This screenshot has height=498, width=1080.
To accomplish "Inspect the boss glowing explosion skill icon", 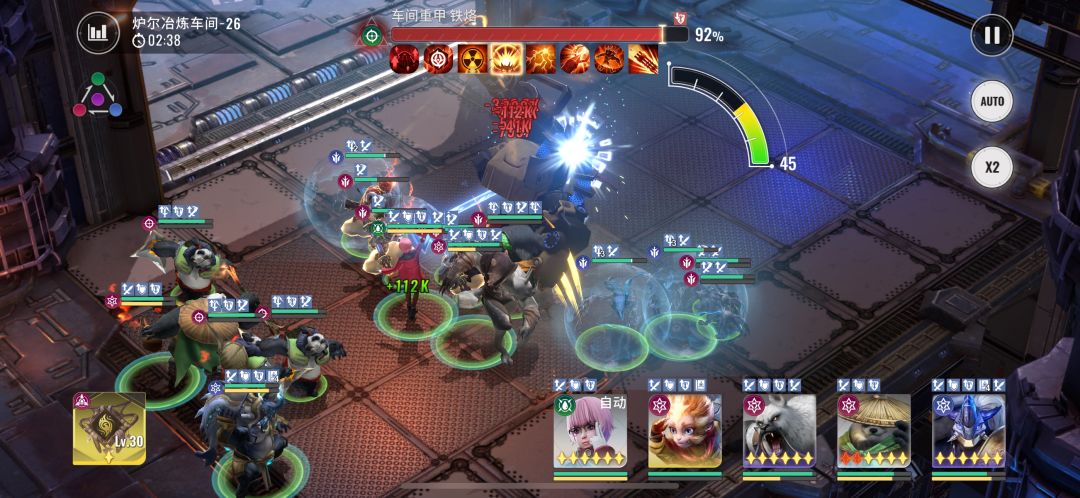I will pos(507,60).
